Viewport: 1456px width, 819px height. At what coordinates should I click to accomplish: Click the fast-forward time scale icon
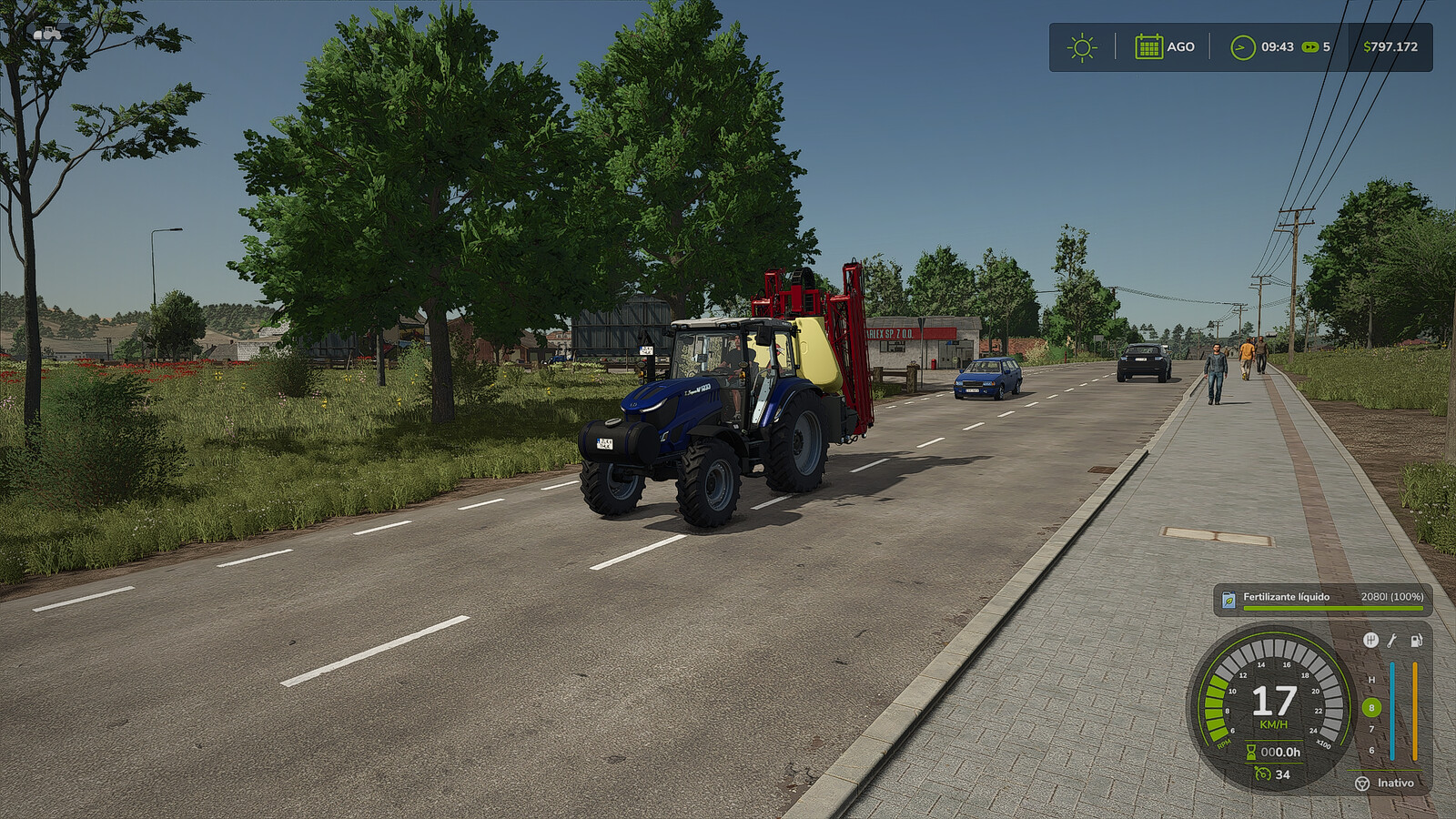pos(1309,47)
